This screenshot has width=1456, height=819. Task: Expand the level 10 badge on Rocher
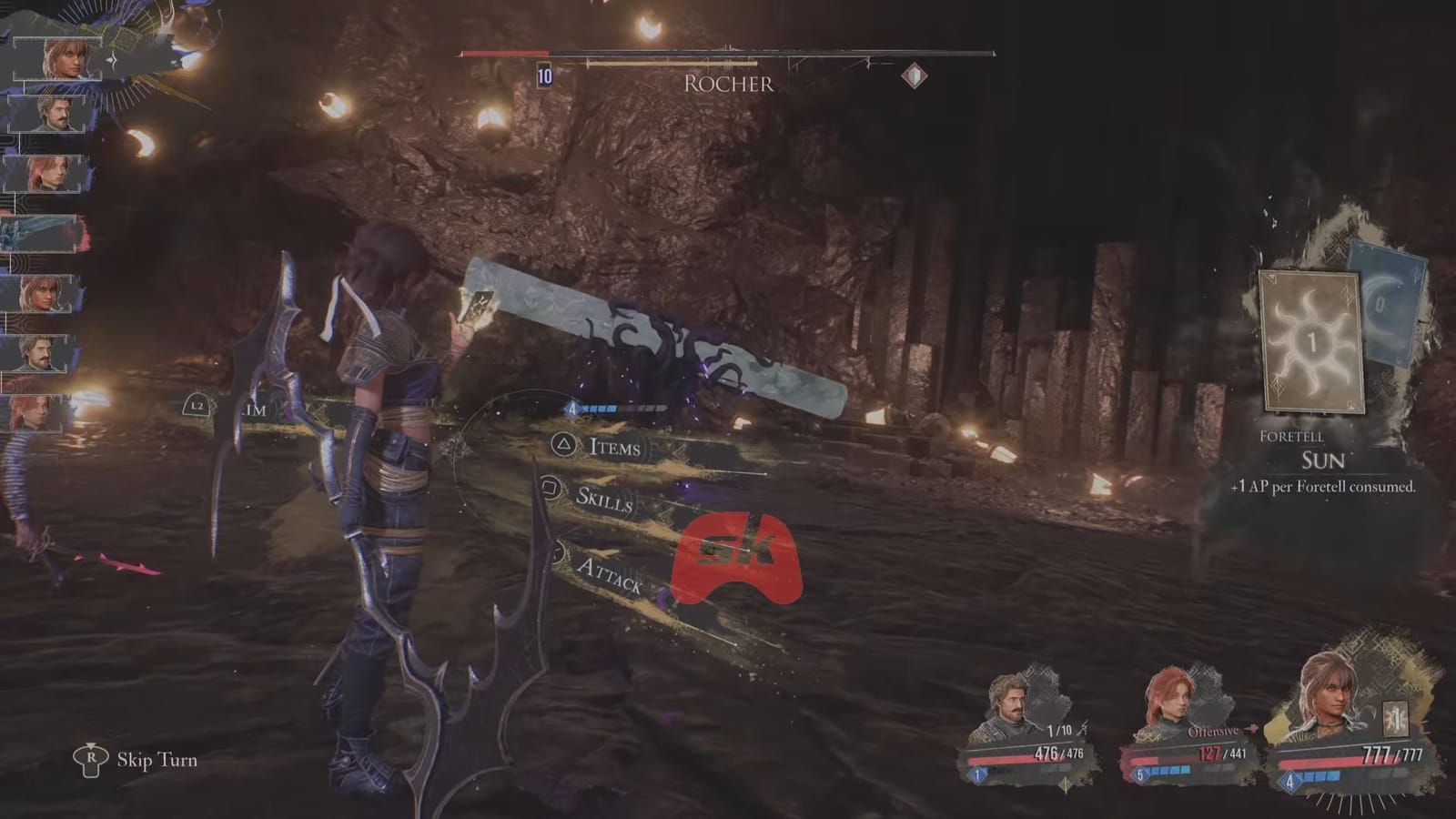[544, 76]
